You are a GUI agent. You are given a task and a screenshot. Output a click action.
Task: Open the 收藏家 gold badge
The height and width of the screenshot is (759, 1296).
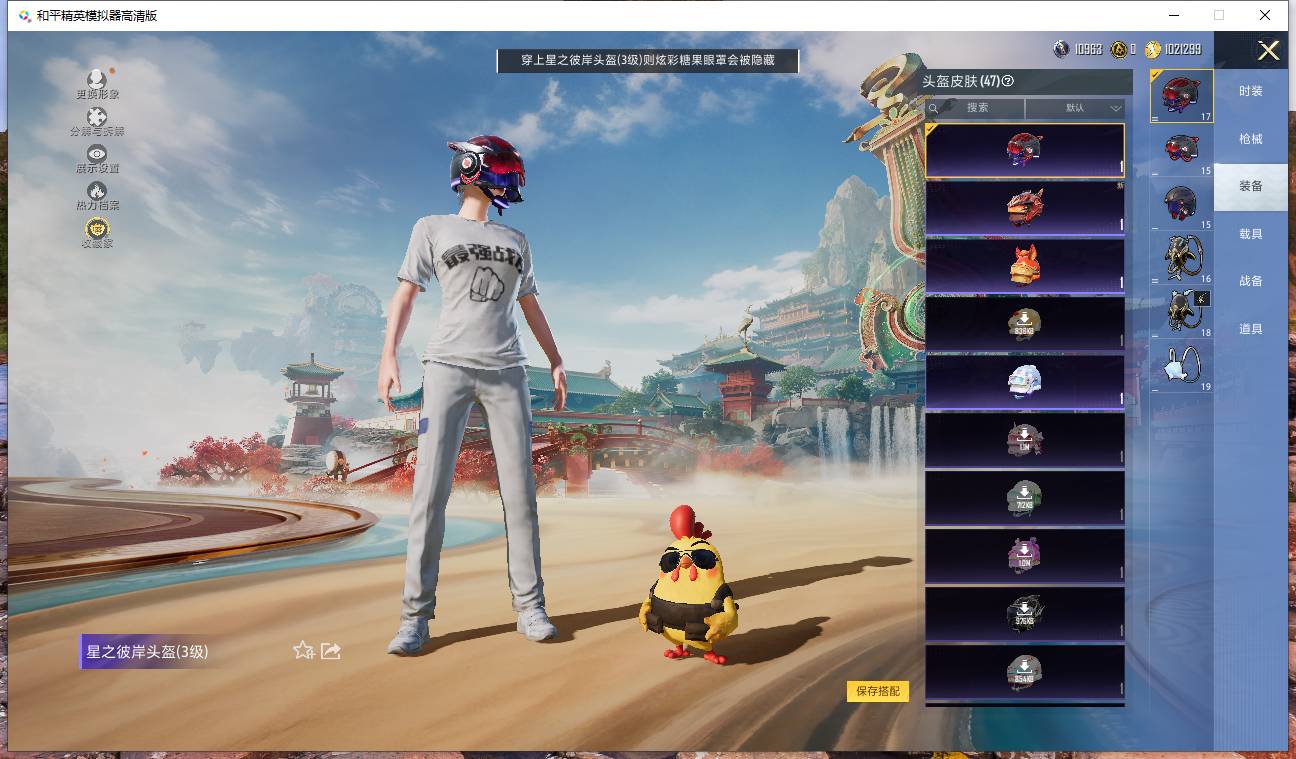coord(97,233)
